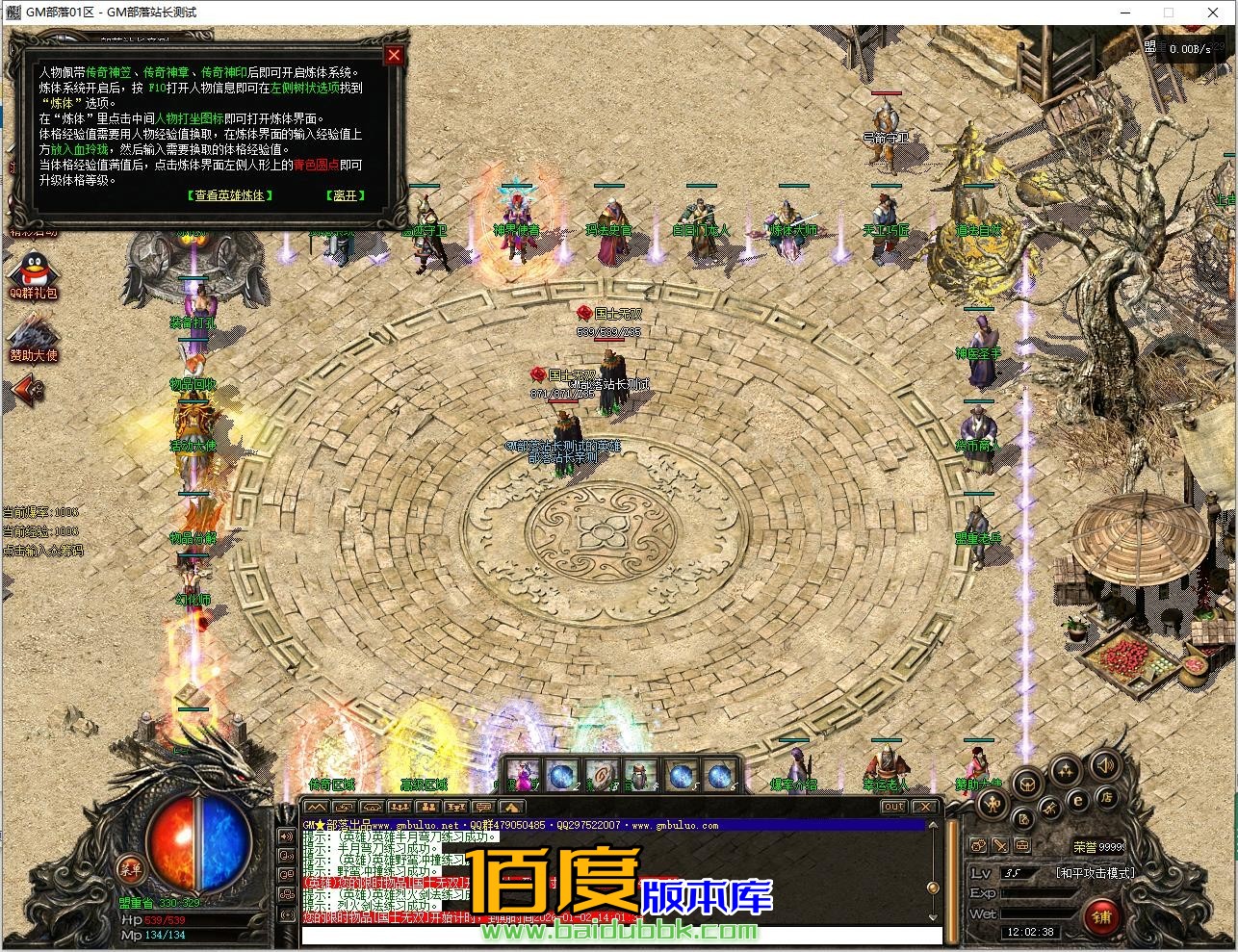Select the 离开 option to leave
This screenshot has height=952, width=1238.
point(345,195)
